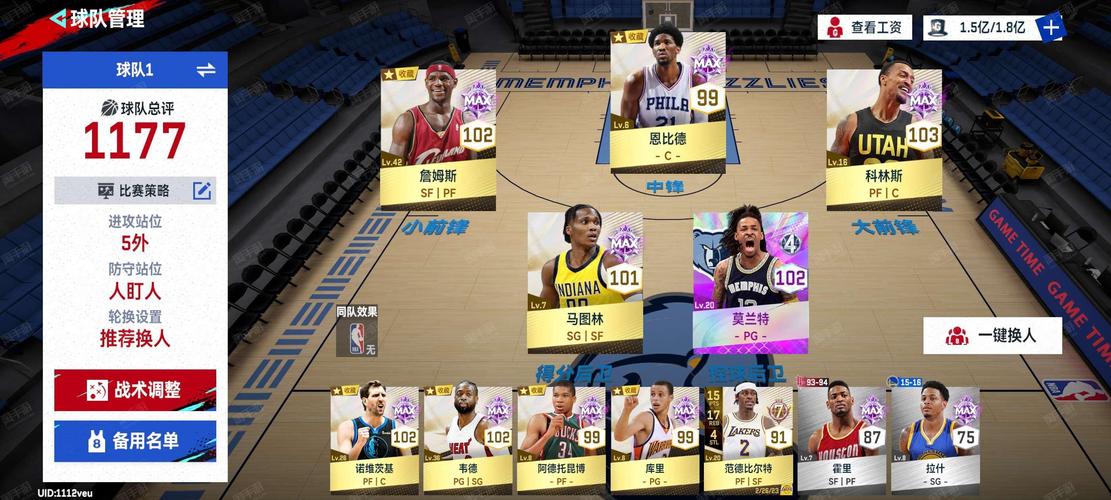Open the 备用名单 reserve roster
Screen dimensions: 1111x500
pos(135,440)
